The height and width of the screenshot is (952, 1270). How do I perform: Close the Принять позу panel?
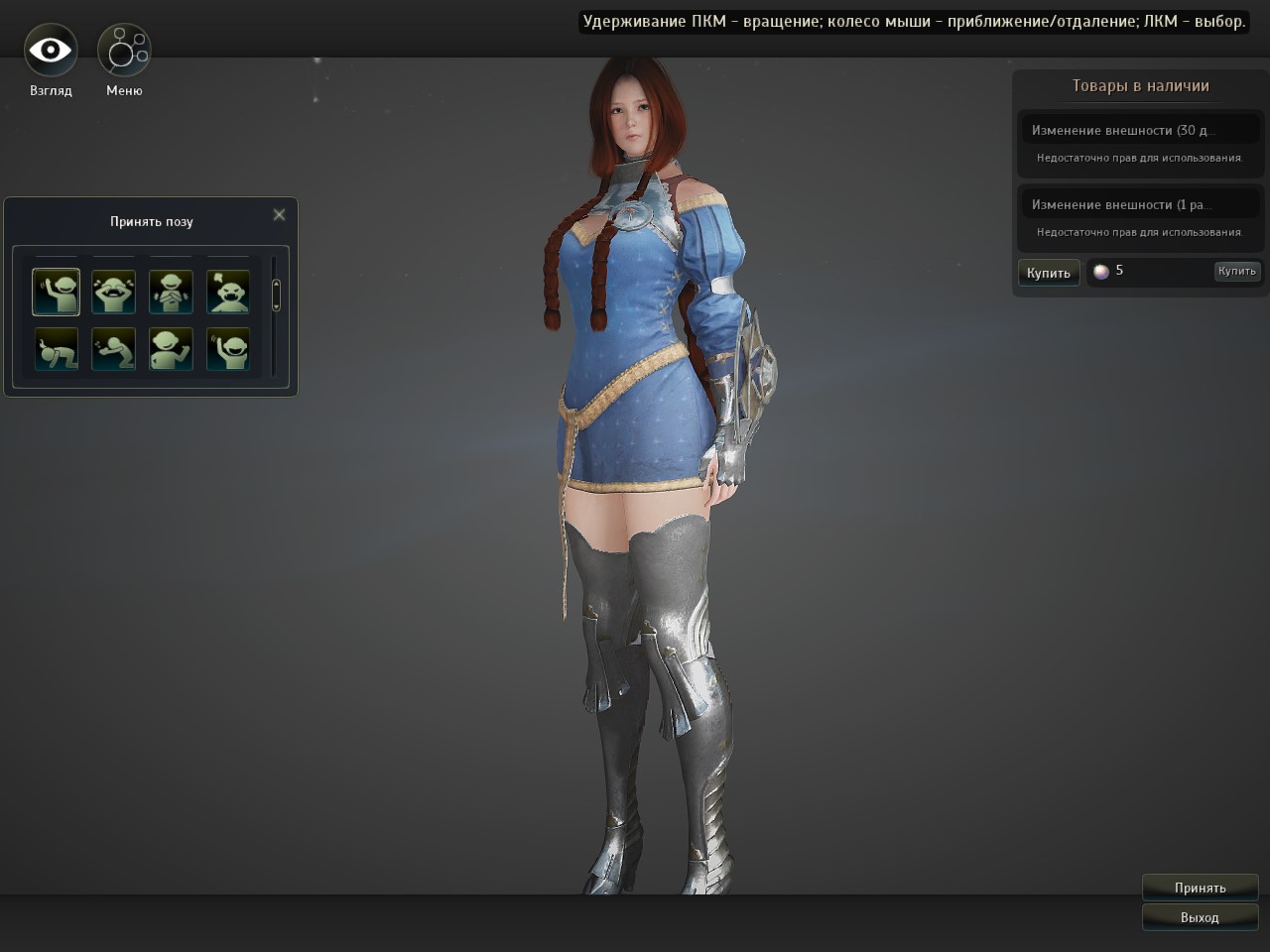coord(279,214)
